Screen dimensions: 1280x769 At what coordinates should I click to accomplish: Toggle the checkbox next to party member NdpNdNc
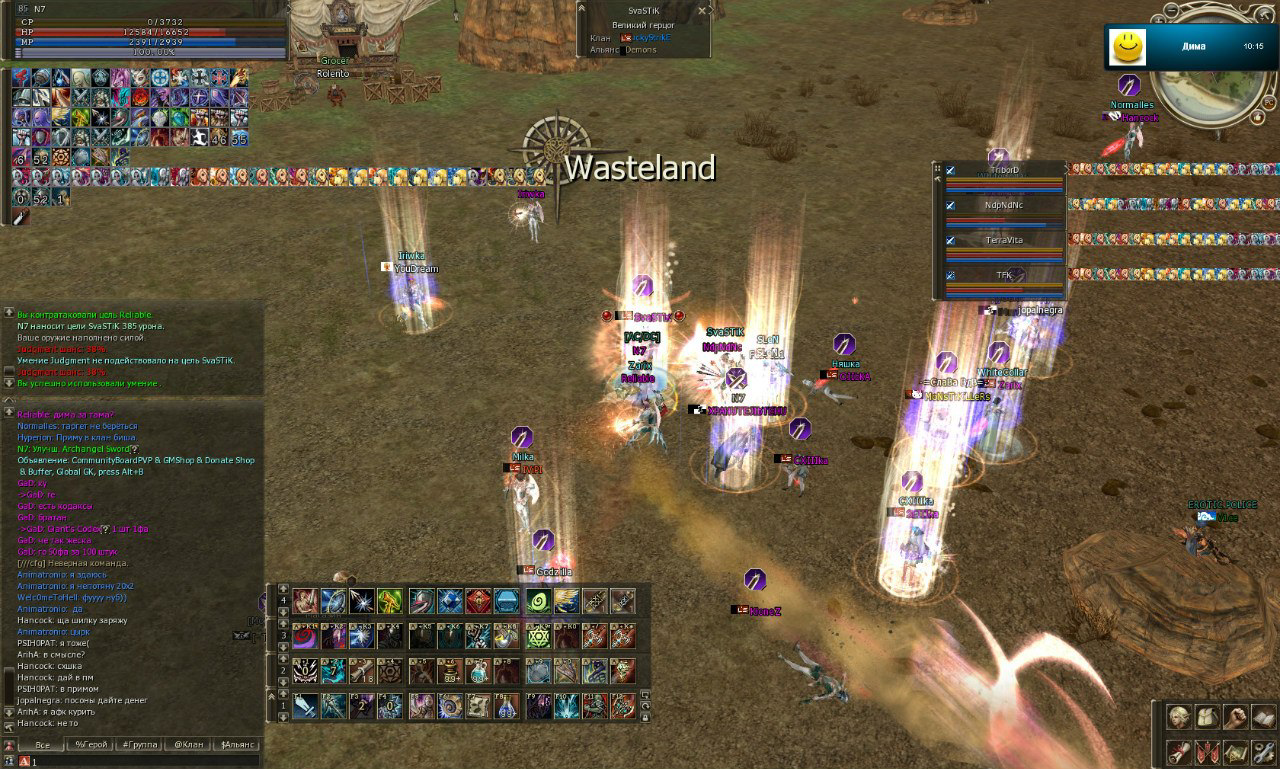click(950, 205)
